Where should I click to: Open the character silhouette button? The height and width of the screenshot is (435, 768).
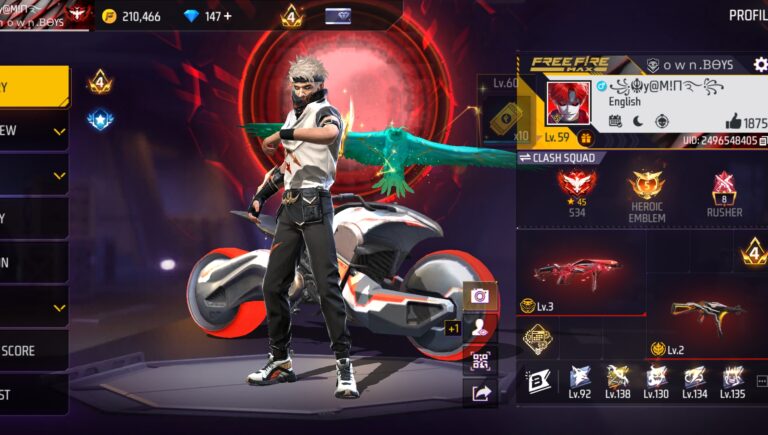(x=480, y=328)
